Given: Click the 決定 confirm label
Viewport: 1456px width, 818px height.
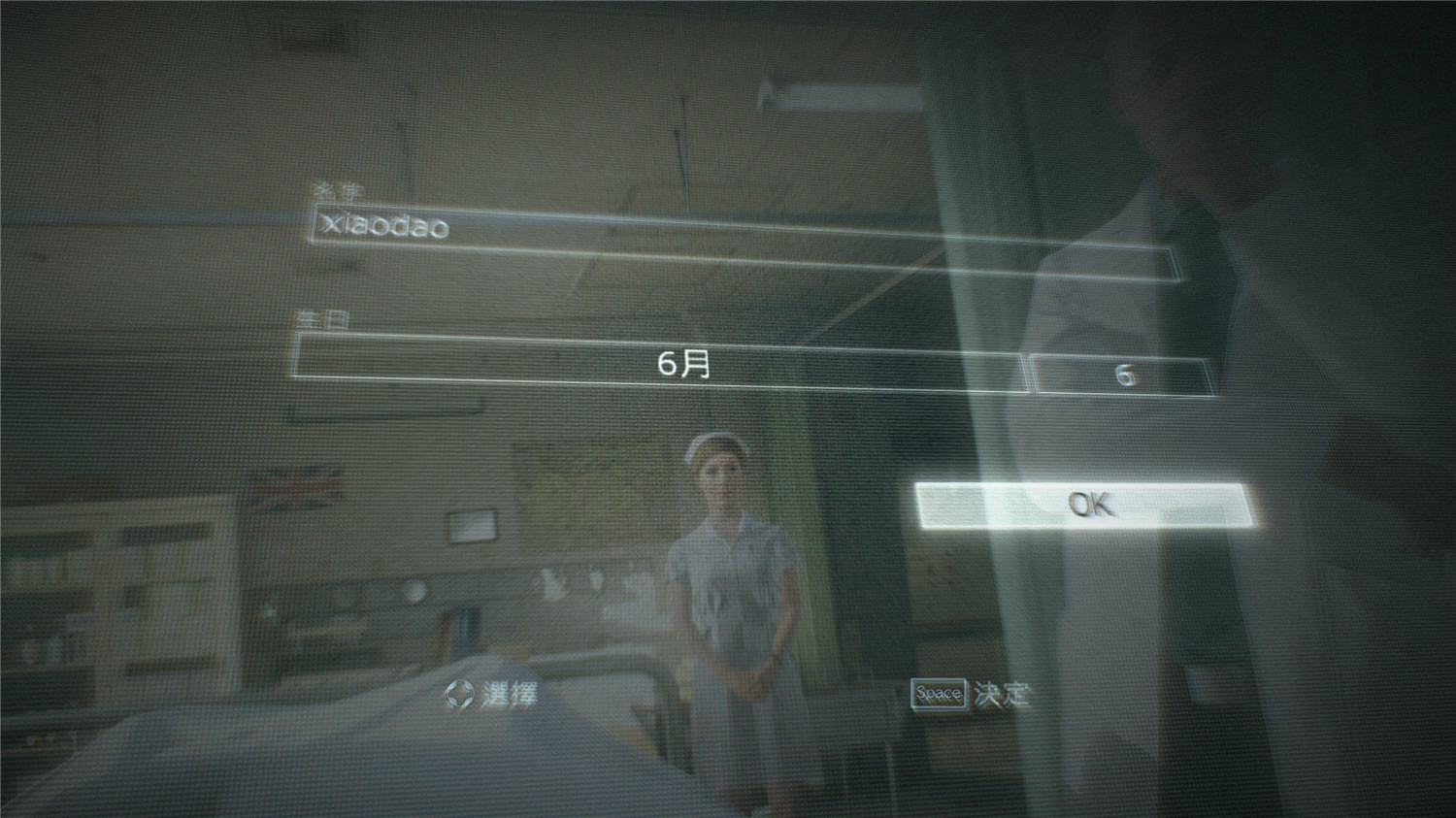Looking at the screenshot, I should 1002,696.
